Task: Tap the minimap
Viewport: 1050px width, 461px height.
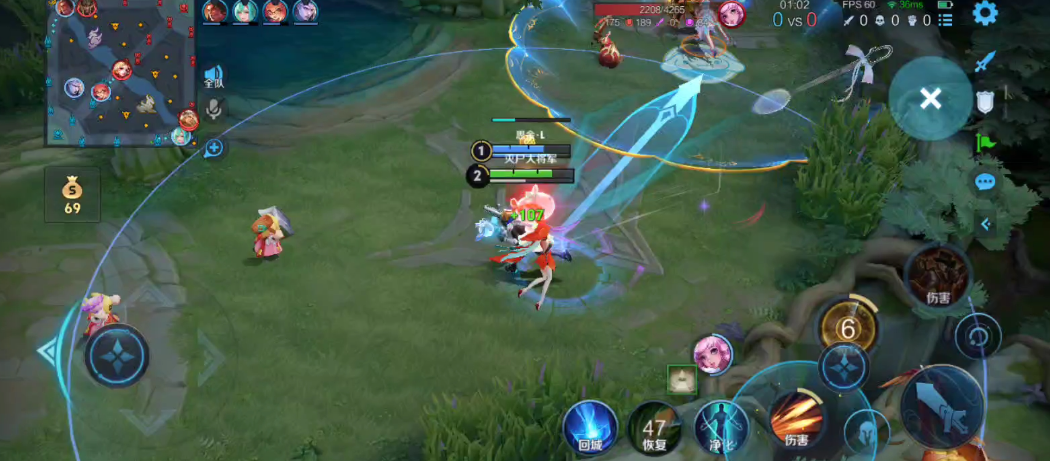Action: 120,75
